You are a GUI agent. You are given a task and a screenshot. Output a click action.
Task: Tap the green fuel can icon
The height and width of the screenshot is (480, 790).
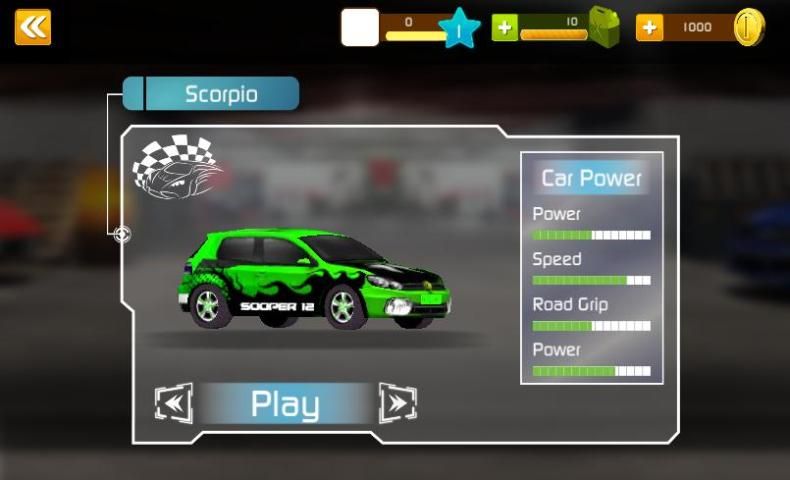(603, 27)
